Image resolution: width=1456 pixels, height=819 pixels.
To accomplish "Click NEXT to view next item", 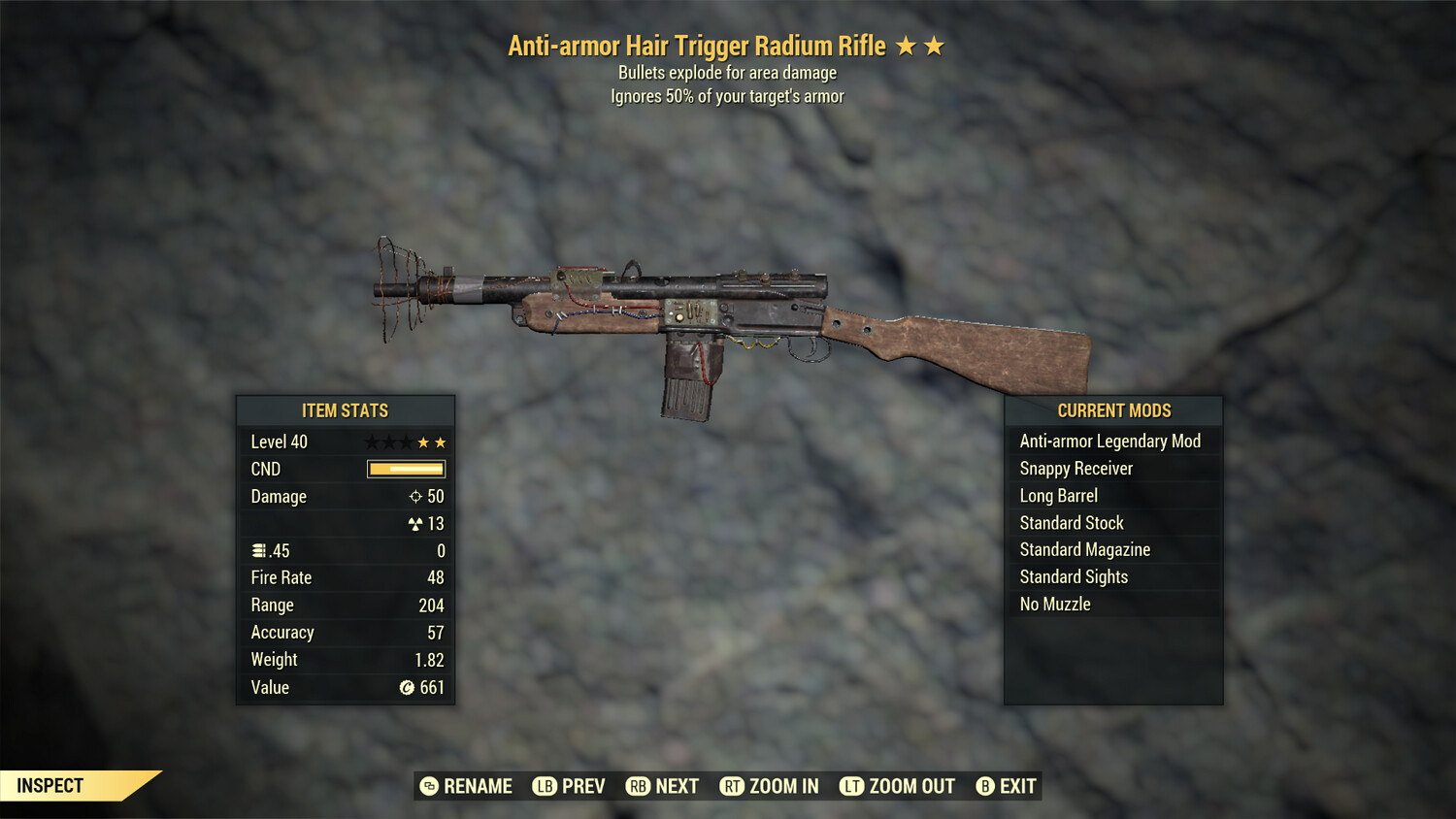I will click(679, 786).
